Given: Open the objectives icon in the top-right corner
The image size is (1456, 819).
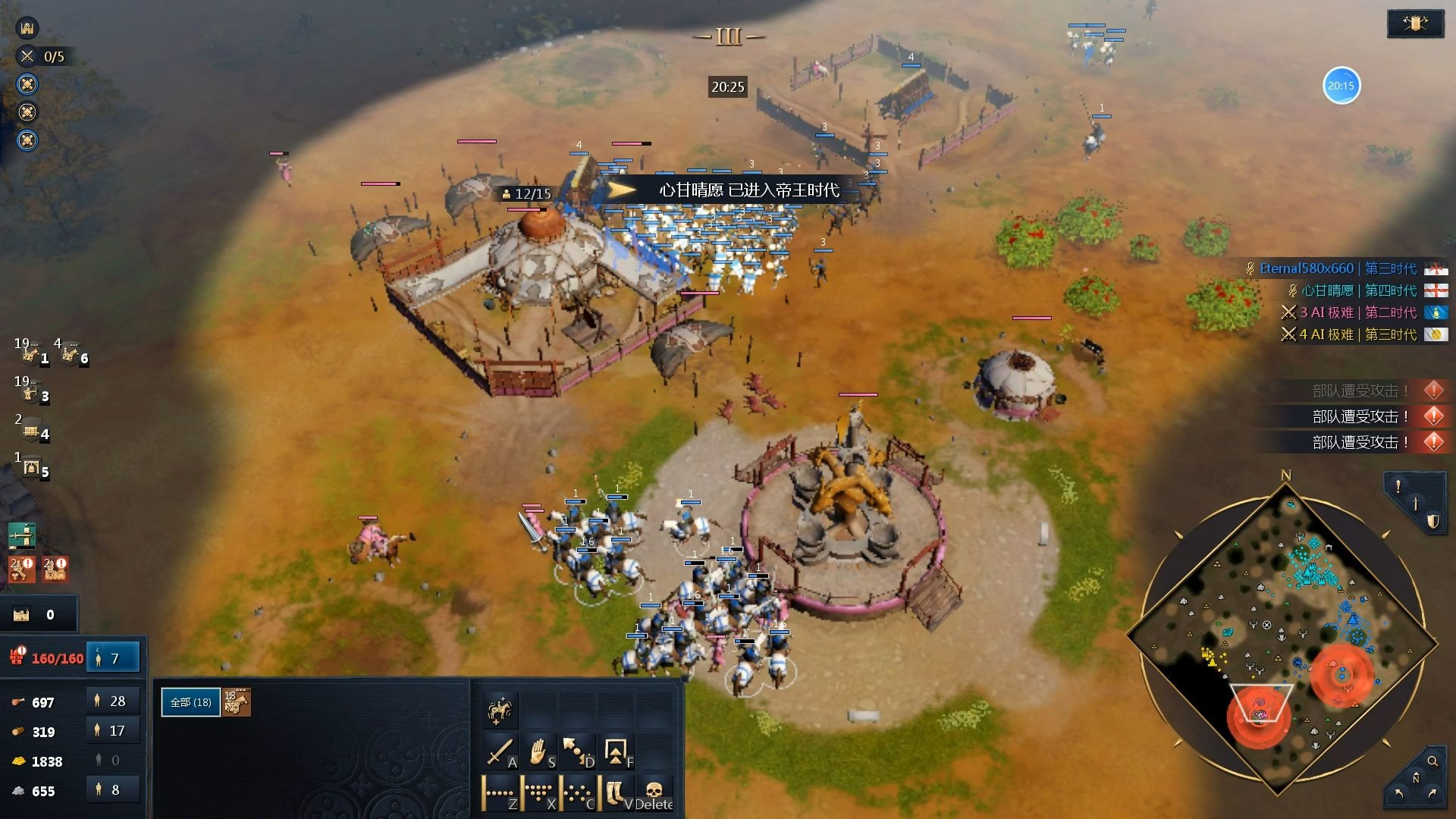Looking at the screenshot, I should [1415, 24].
